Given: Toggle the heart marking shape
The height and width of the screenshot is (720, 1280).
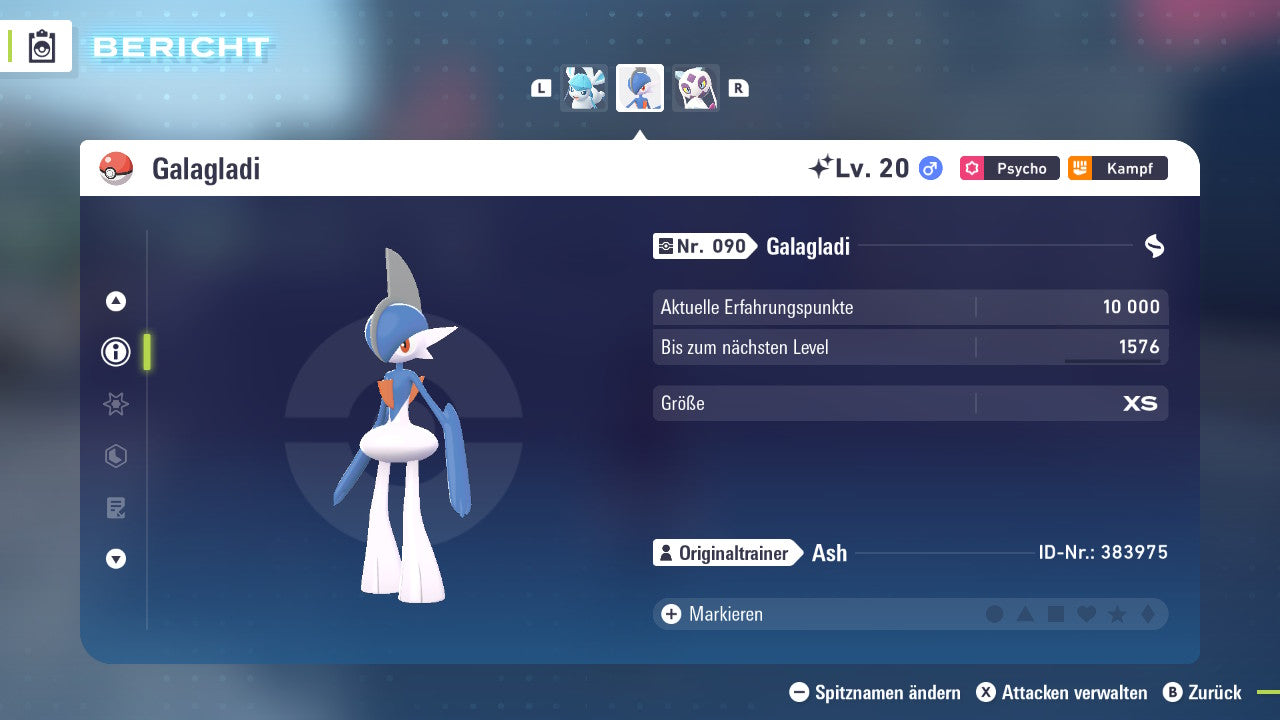Looking at the screenshot, I should point(1085,613).
